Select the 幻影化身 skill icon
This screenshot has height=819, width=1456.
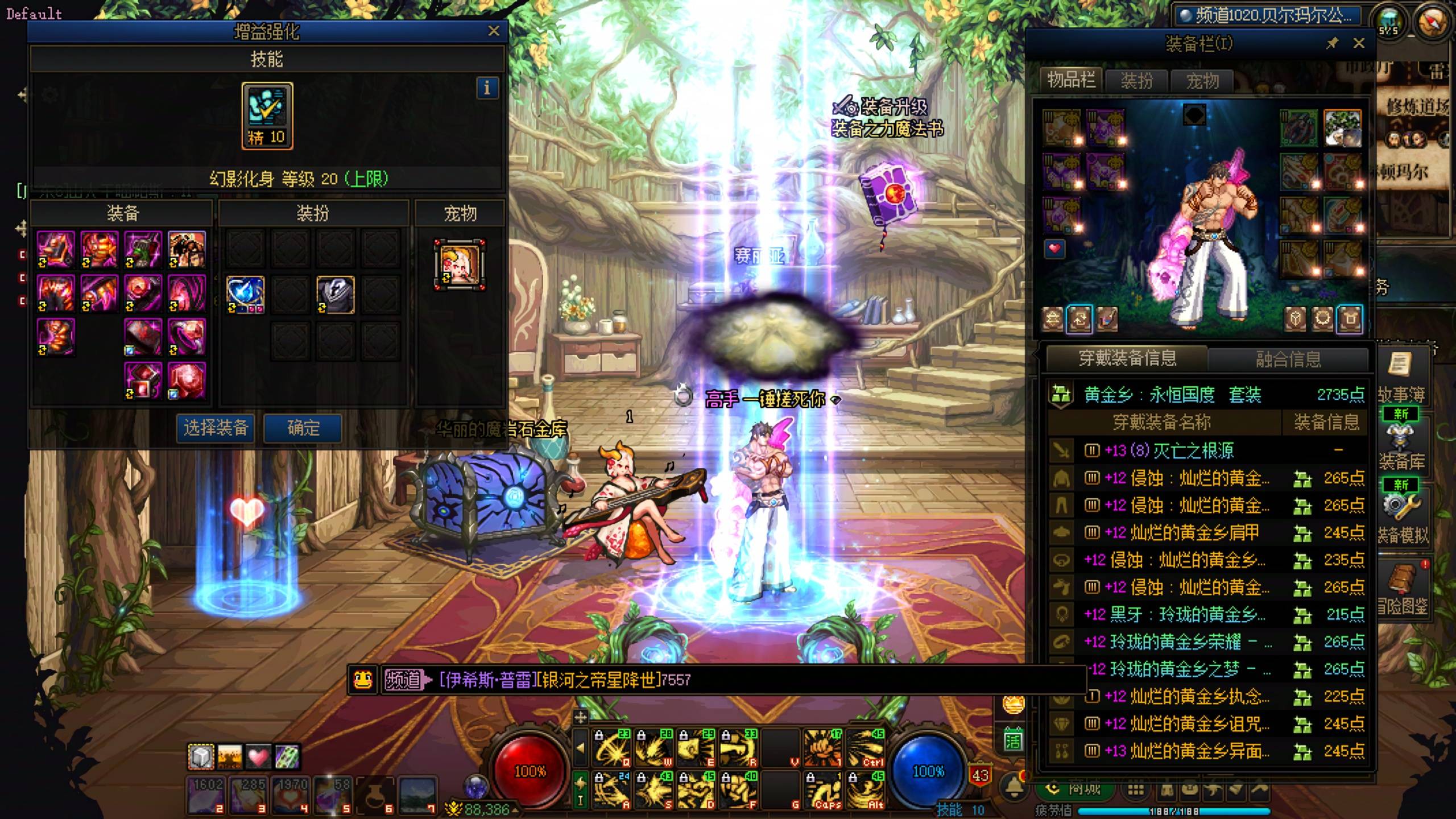[x=267, y=115]
